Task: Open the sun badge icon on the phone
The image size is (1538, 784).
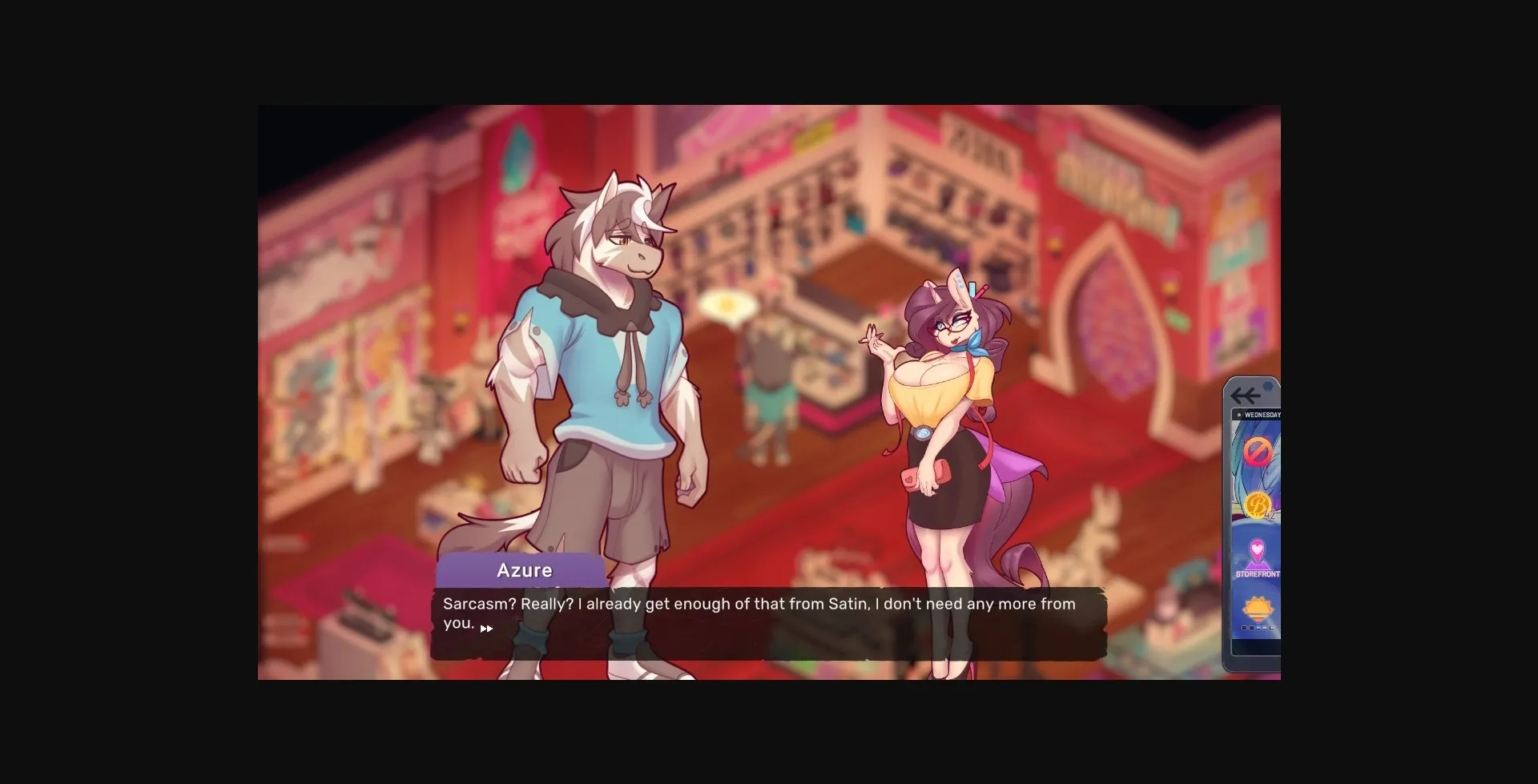Action: pyautogui.click(x=1258, y=607)
